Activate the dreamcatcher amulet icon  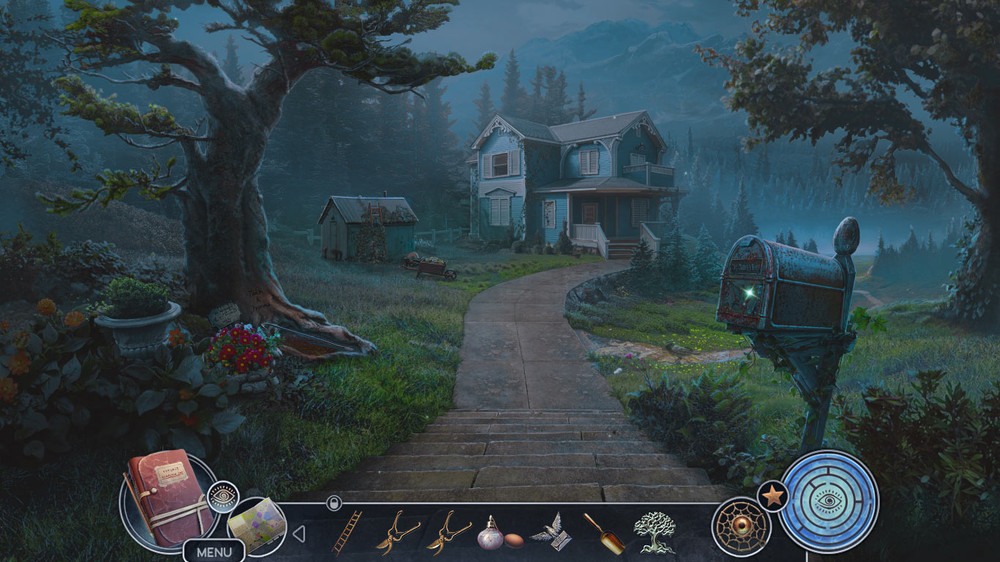741,527
